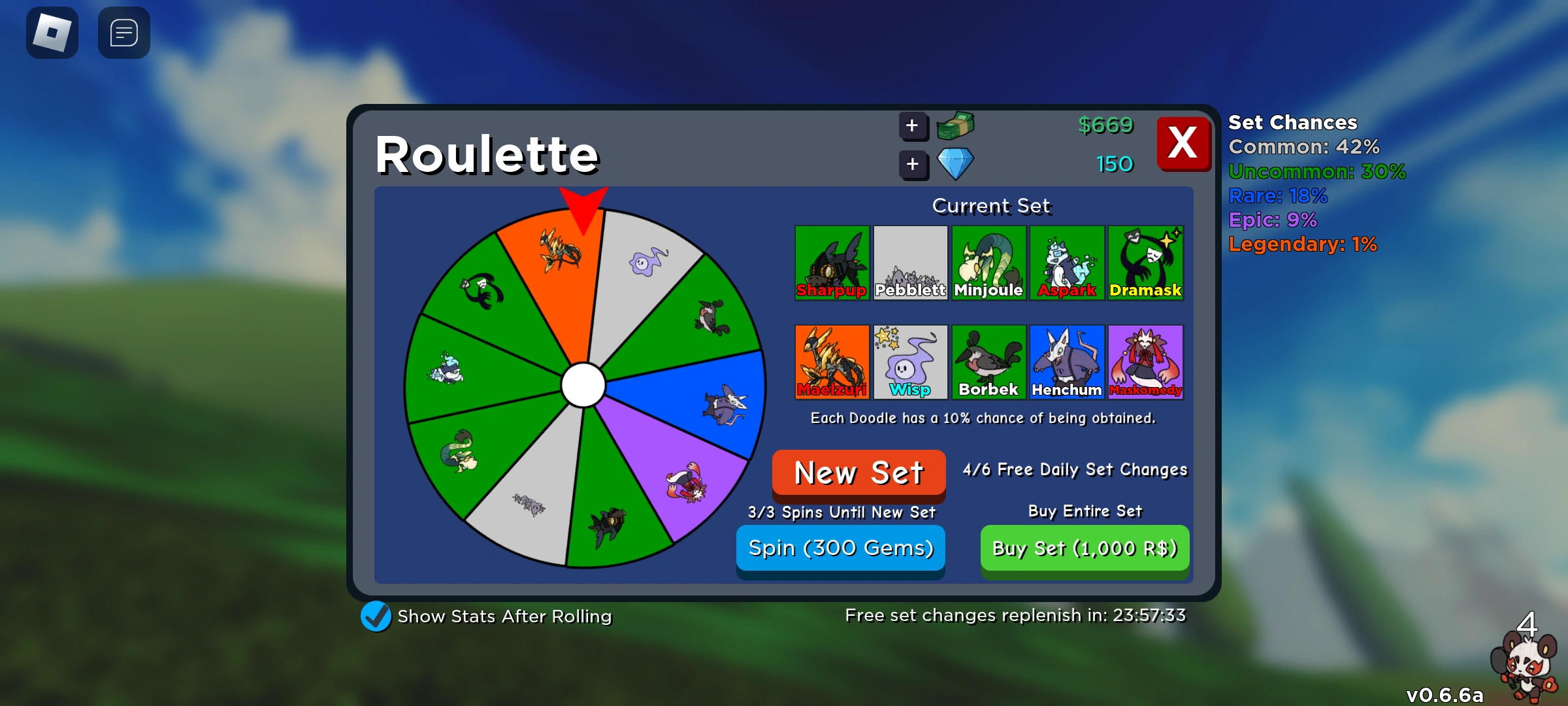Viewport: 1568px width, 706px height.
Task: Open the Roblox menu icon
Action: click(52, 32)
